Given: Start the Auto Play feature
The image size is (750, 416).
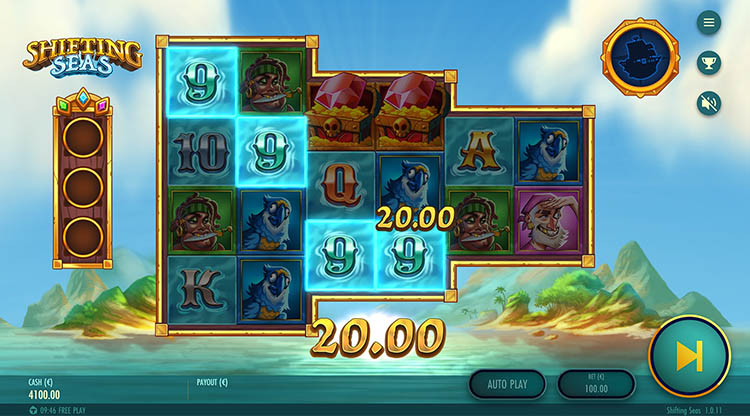Looking at the screenshot, I should [507, 383].
